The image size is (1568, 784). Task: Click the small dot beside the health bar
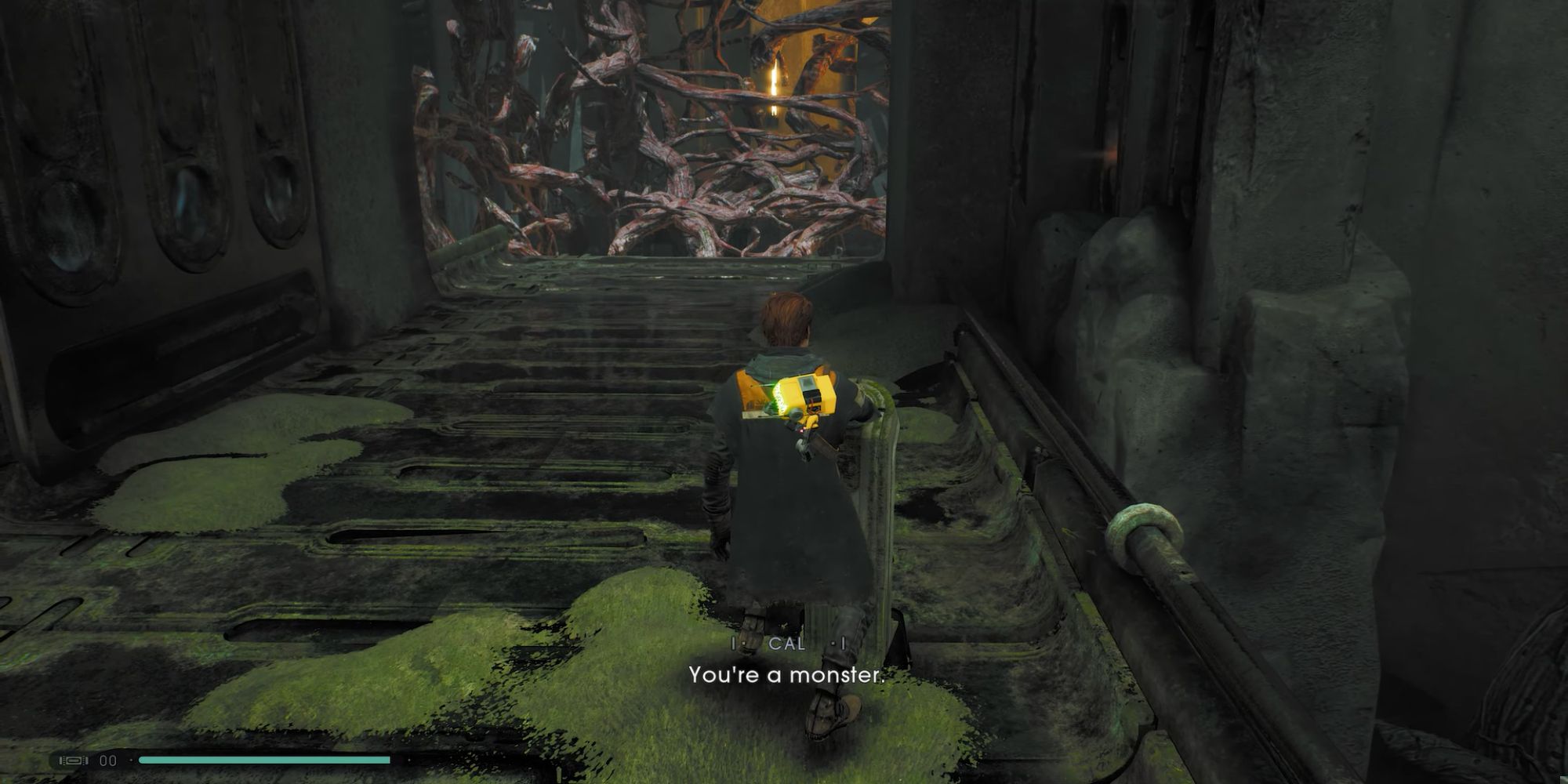click(x=131, y=760)
